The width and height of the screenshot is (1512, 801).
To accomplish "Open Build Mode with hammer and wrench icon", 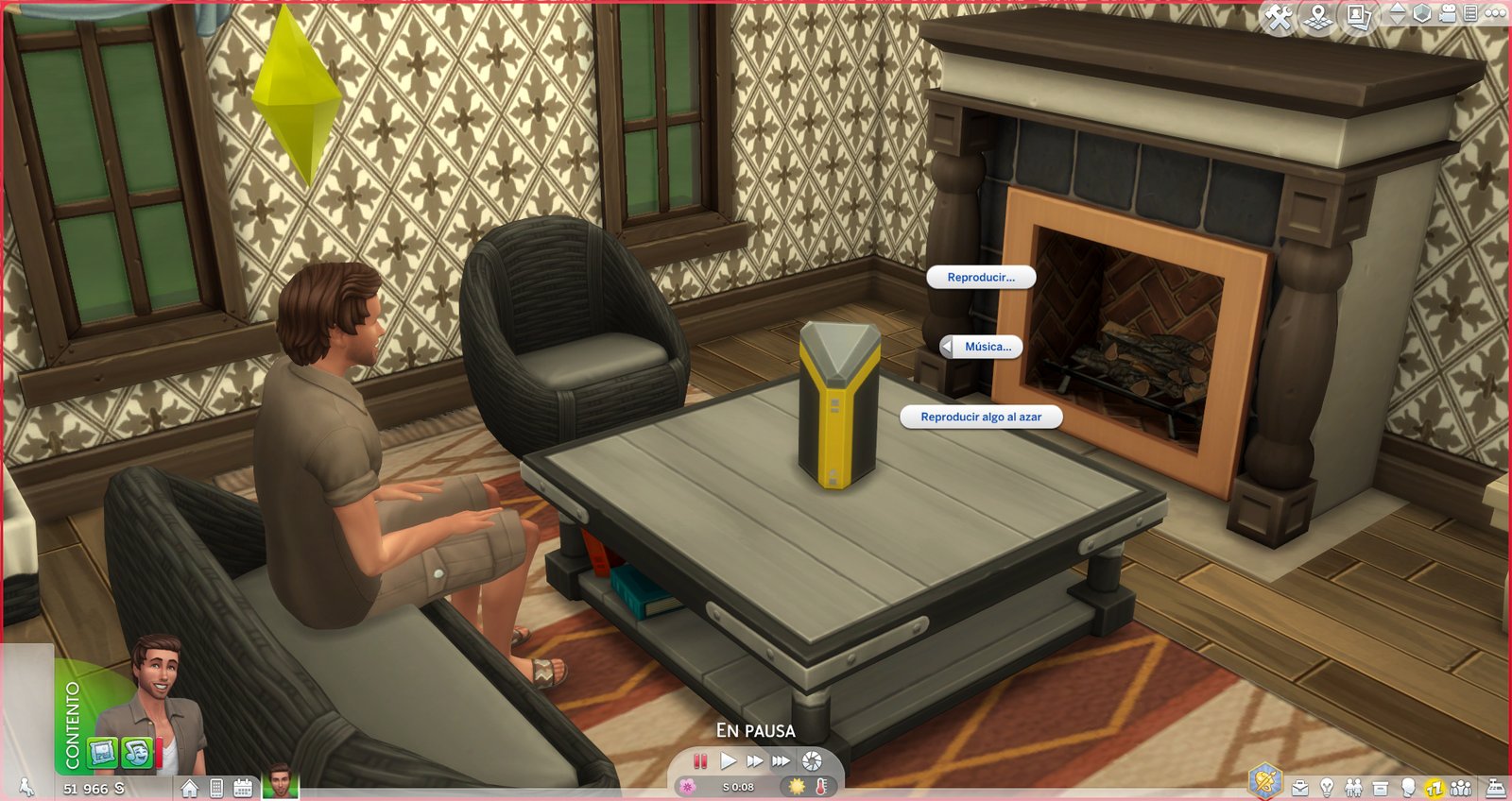I will 1279,17.
